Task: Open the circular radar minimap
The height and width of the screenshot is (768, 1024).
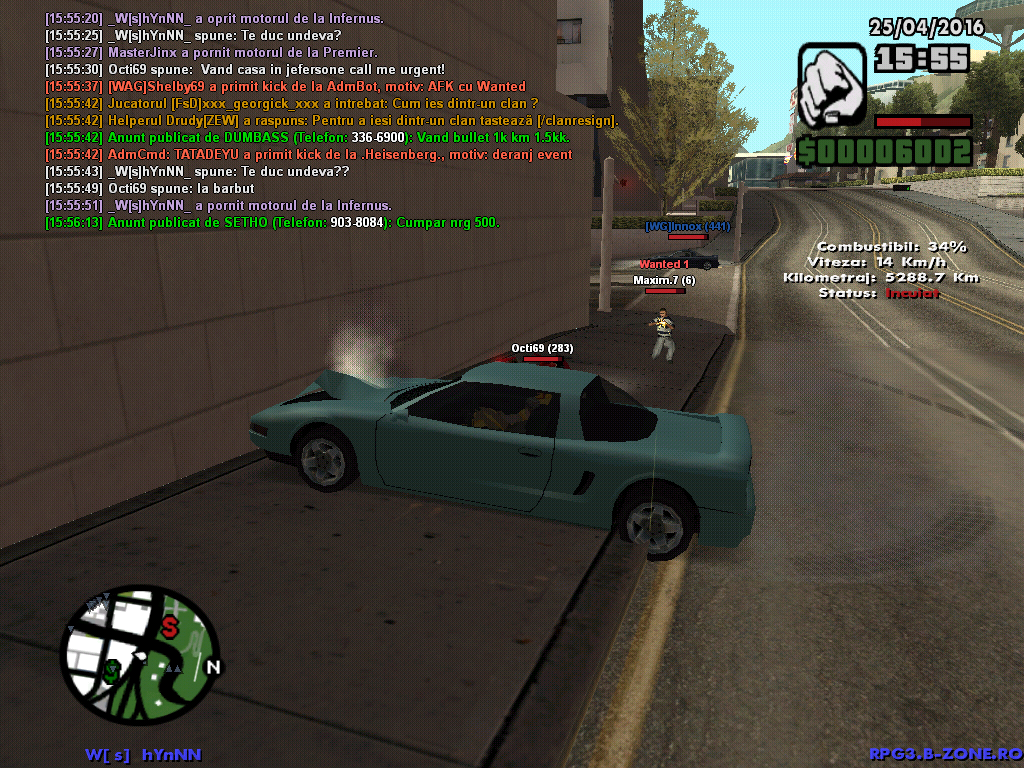Action: (140, 655)
